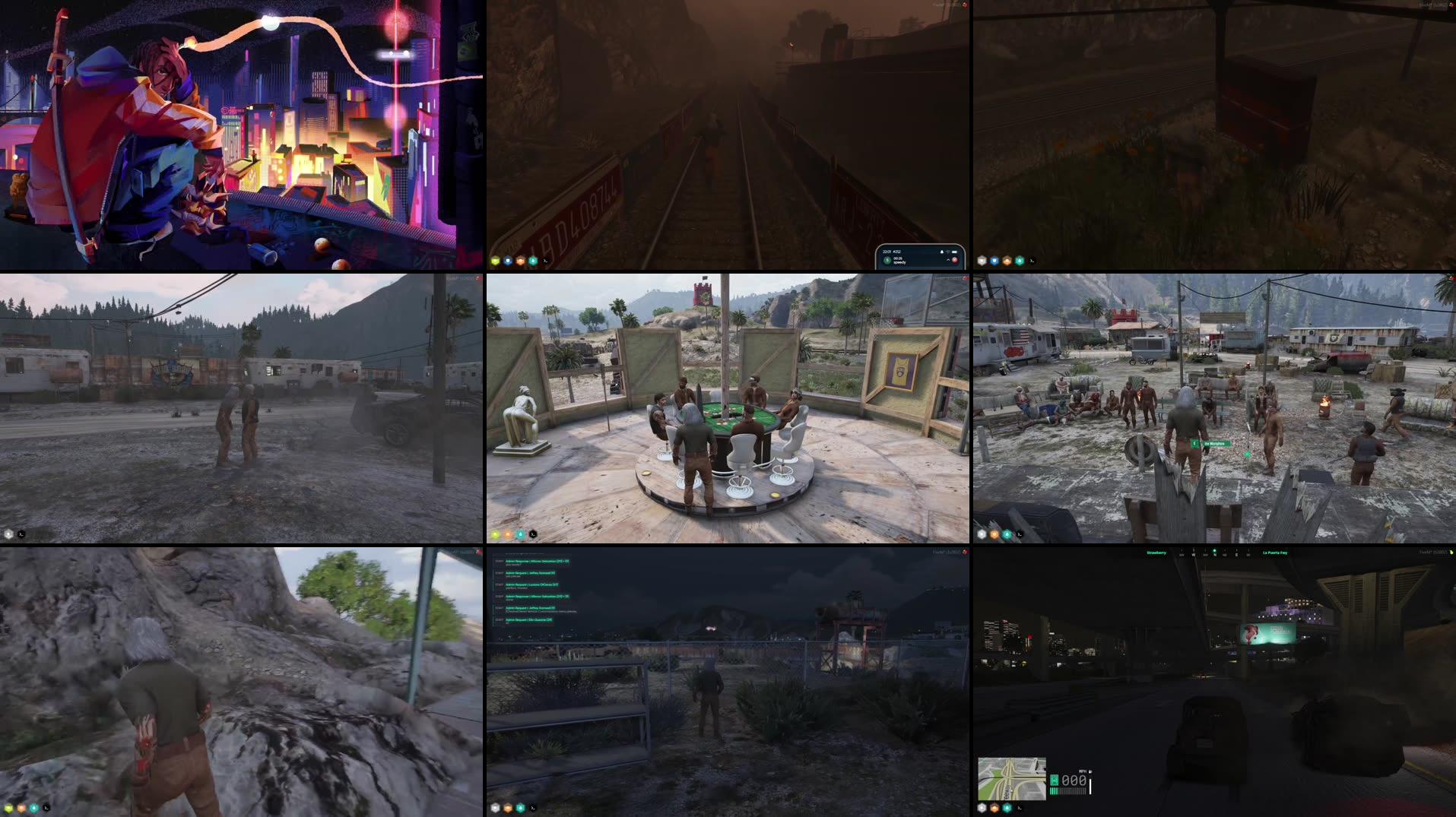This screenshot has height=817, width=1456.
Task: Click the speedy call timer icon on the phone
Action: (x=887, y=261)
